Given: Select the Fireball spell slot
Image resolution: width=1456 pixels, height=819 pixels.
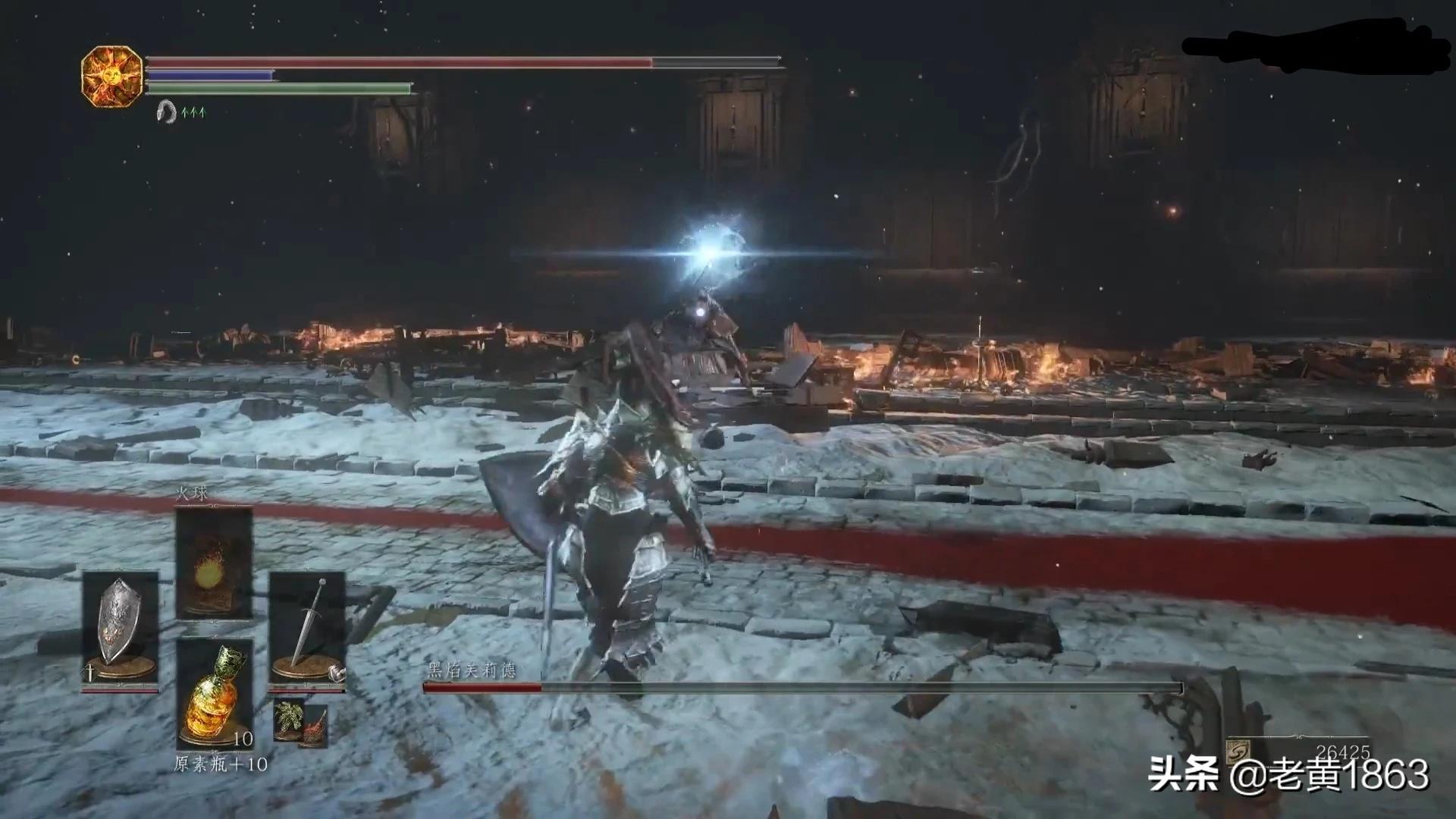Looking at the screenshot, I should point(214,563).
